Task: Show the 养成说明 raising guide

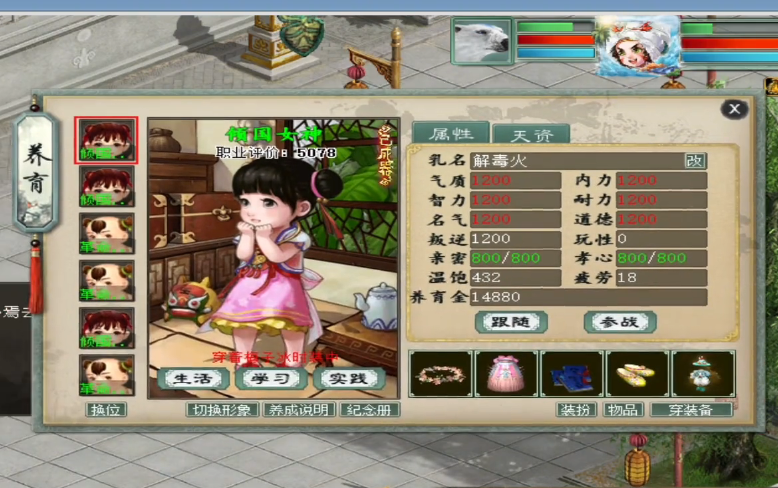Action: (299, 409)
